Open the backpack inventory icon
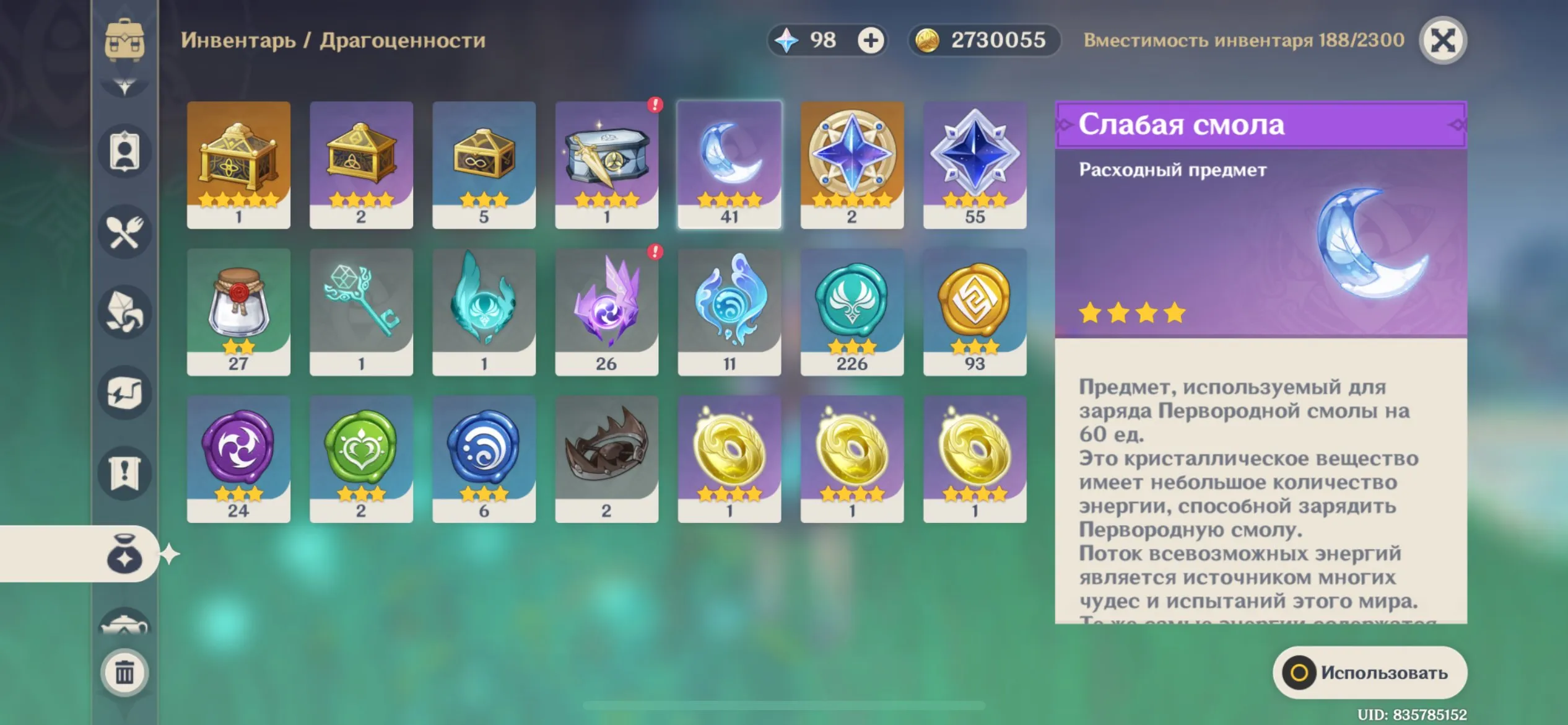This screenshot has width=1568, height=725. (124, 40)
